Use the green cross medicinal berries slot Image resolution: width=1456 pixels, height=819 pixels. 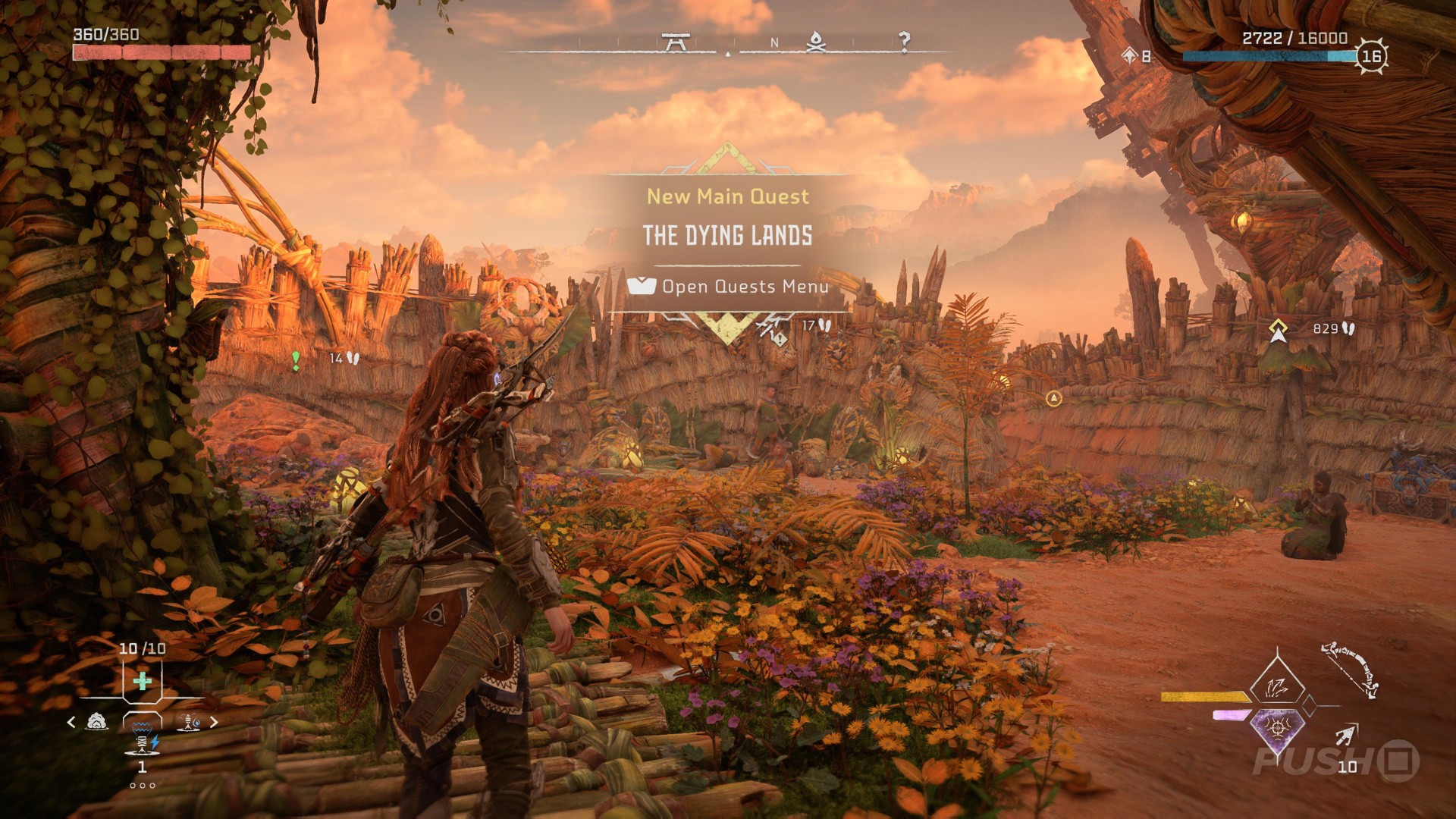click(x=142, y=681)
